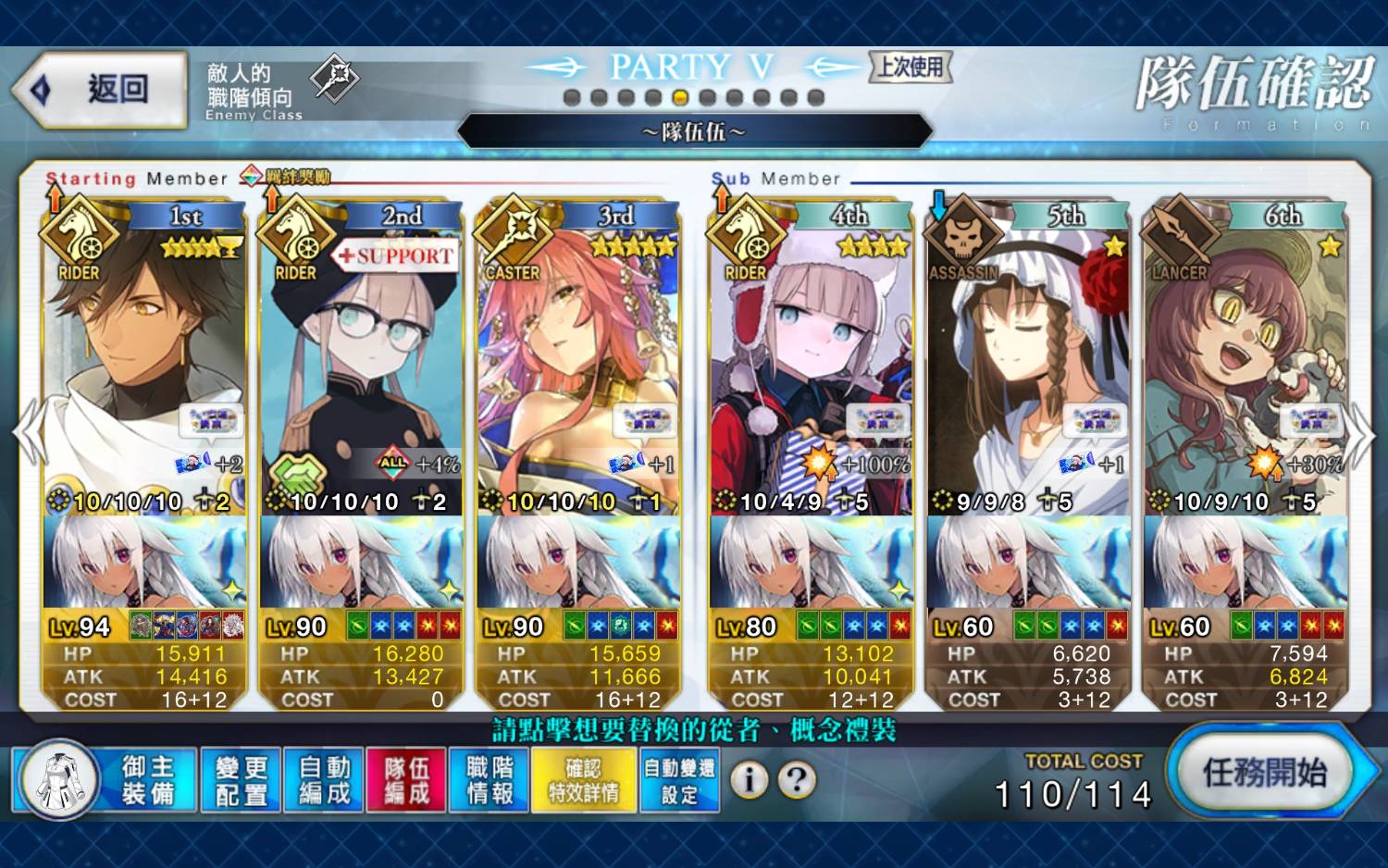Open 自動變還設定 settings
The height and width of the screenshot is (868, 1388).
[679, 780]
